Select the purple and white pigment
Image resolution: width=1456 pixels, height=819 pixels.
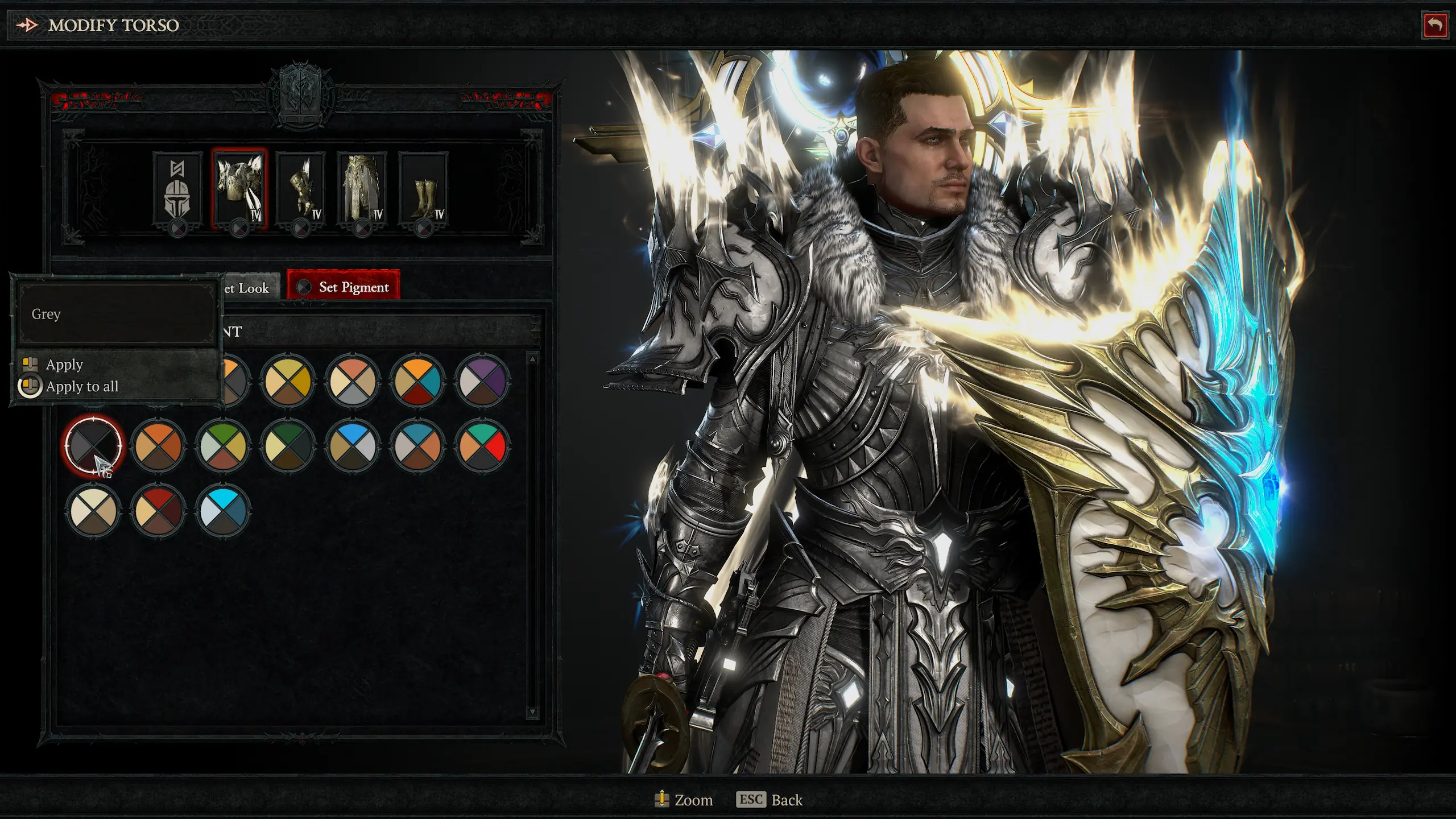pos(482,380)
